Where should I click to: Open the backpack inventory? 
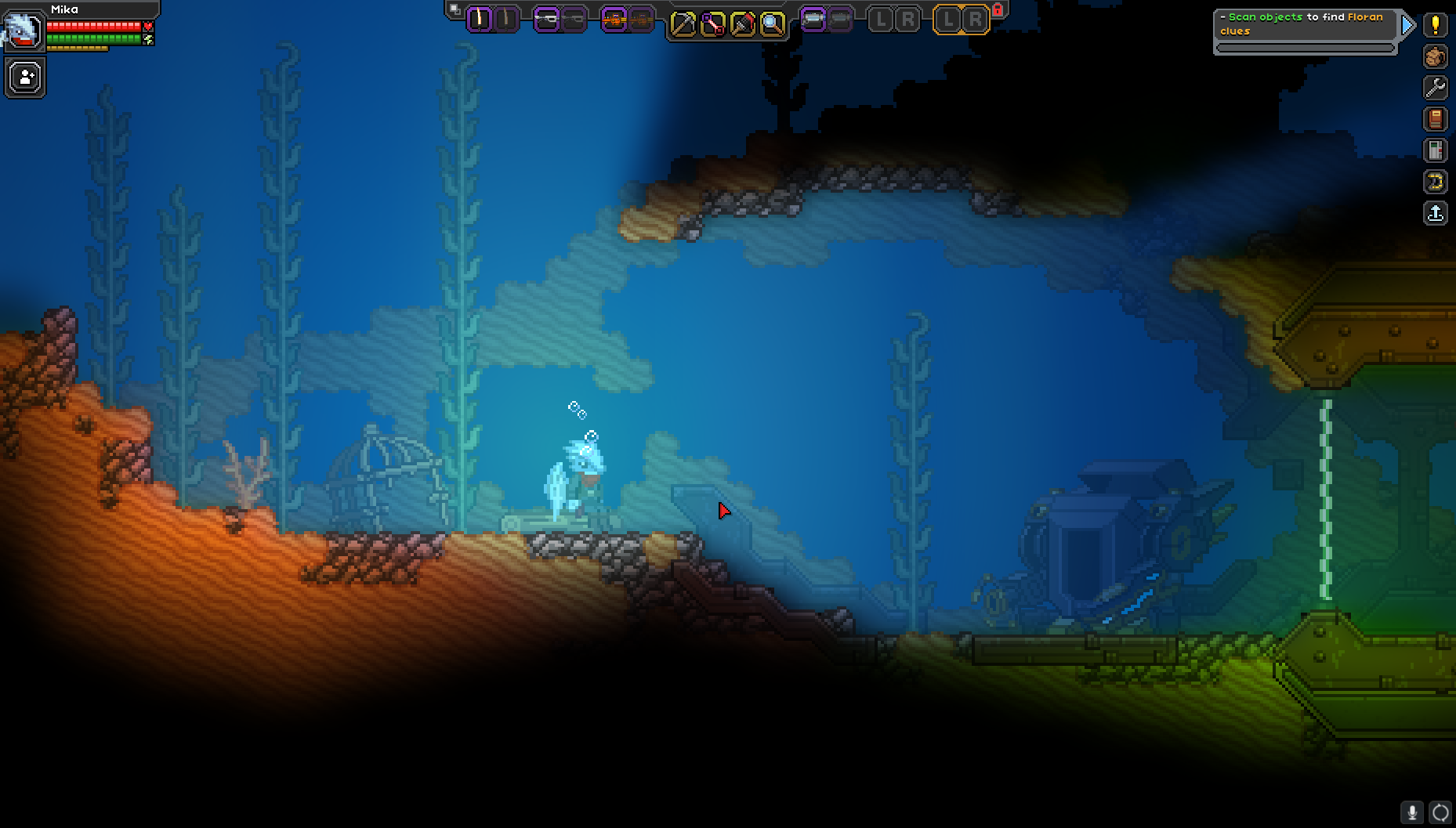(x=1436, y=56)
